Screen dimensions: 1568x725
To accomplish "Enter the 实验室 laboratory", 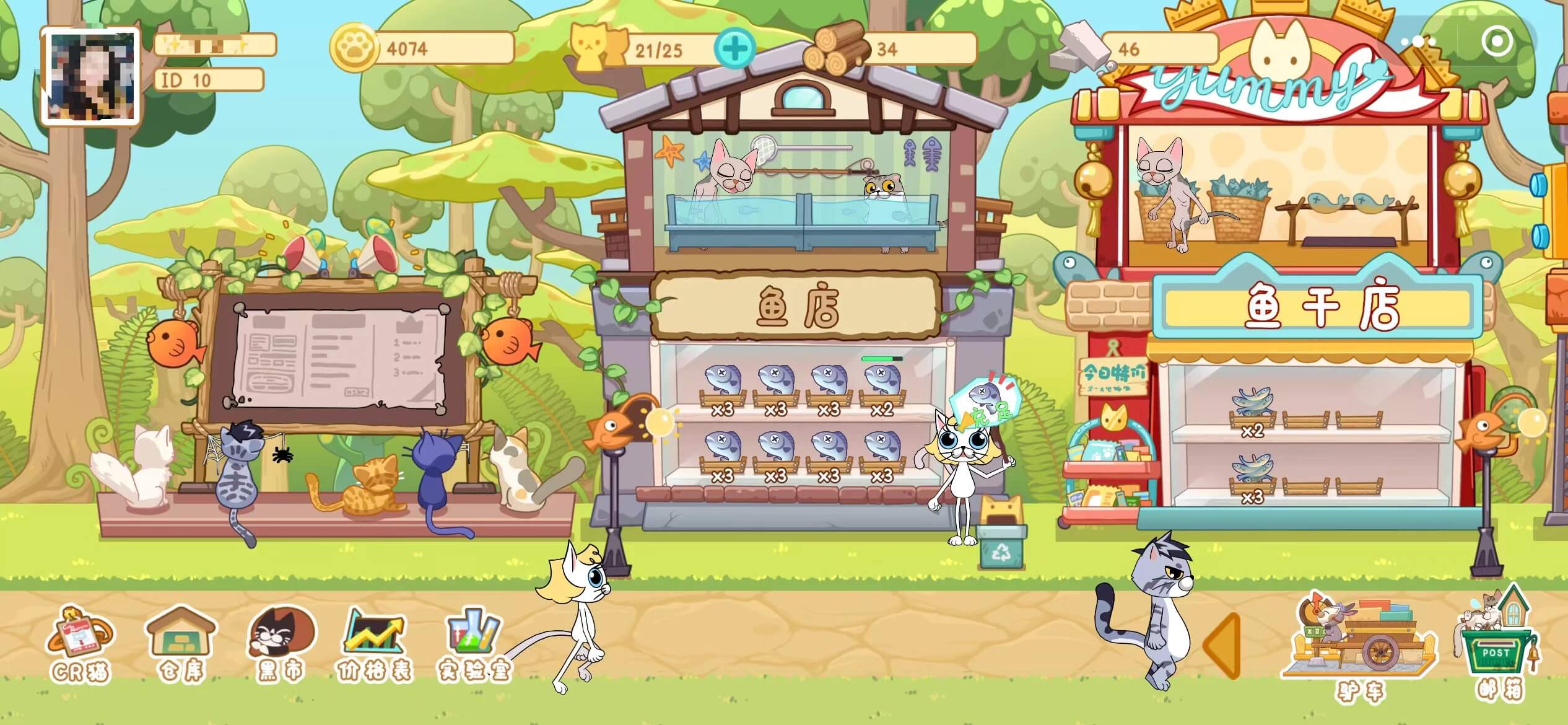I will 474,644.
